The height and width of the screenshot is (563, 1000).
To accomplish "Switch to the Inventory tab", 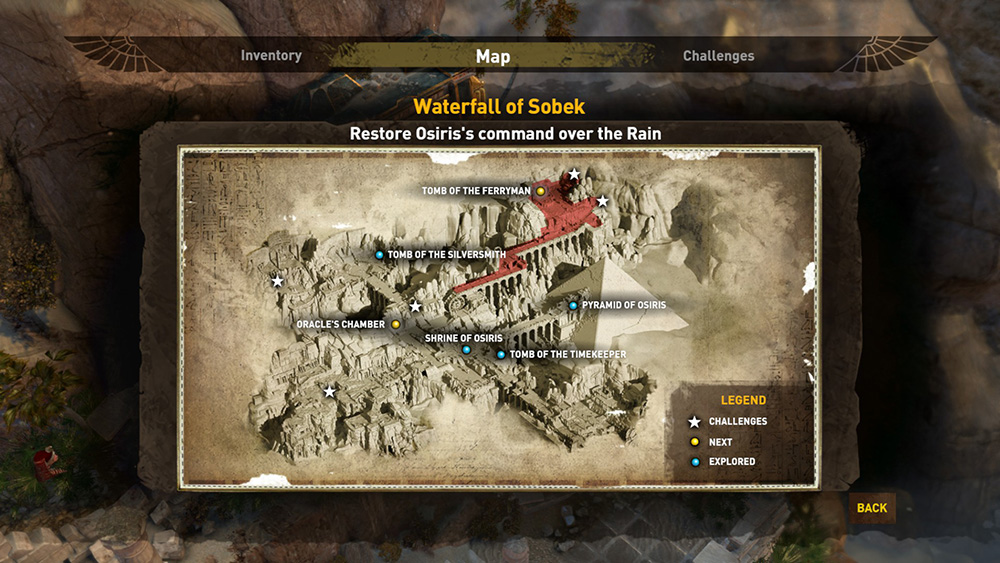I will coord(271,56).
